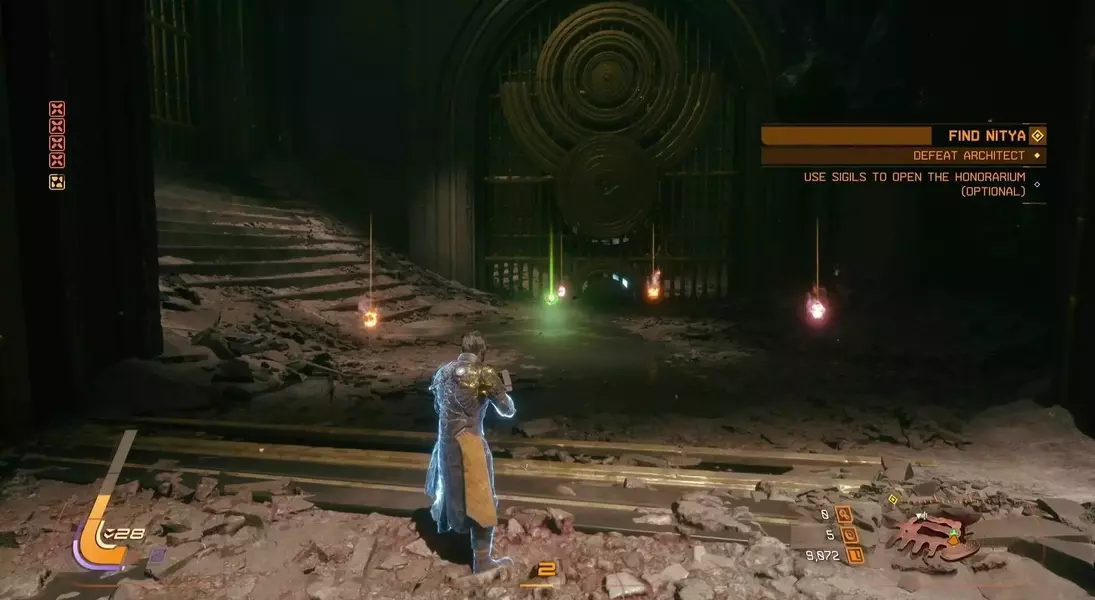Open the optional Use Sigils objective
Screen dimensions: 1095x600
(915, 183)
